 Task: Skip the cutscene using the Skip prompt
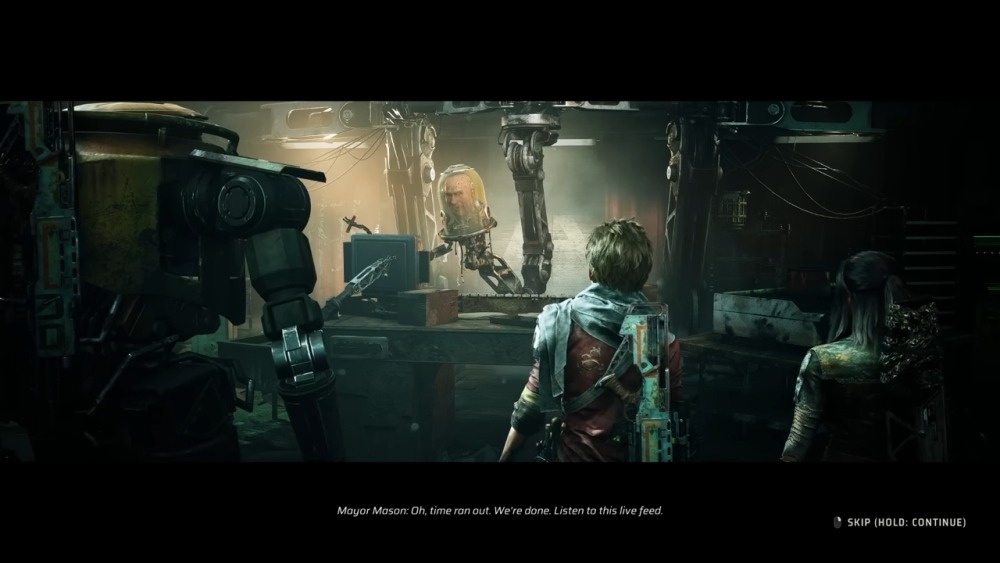(x=900, y=522)
